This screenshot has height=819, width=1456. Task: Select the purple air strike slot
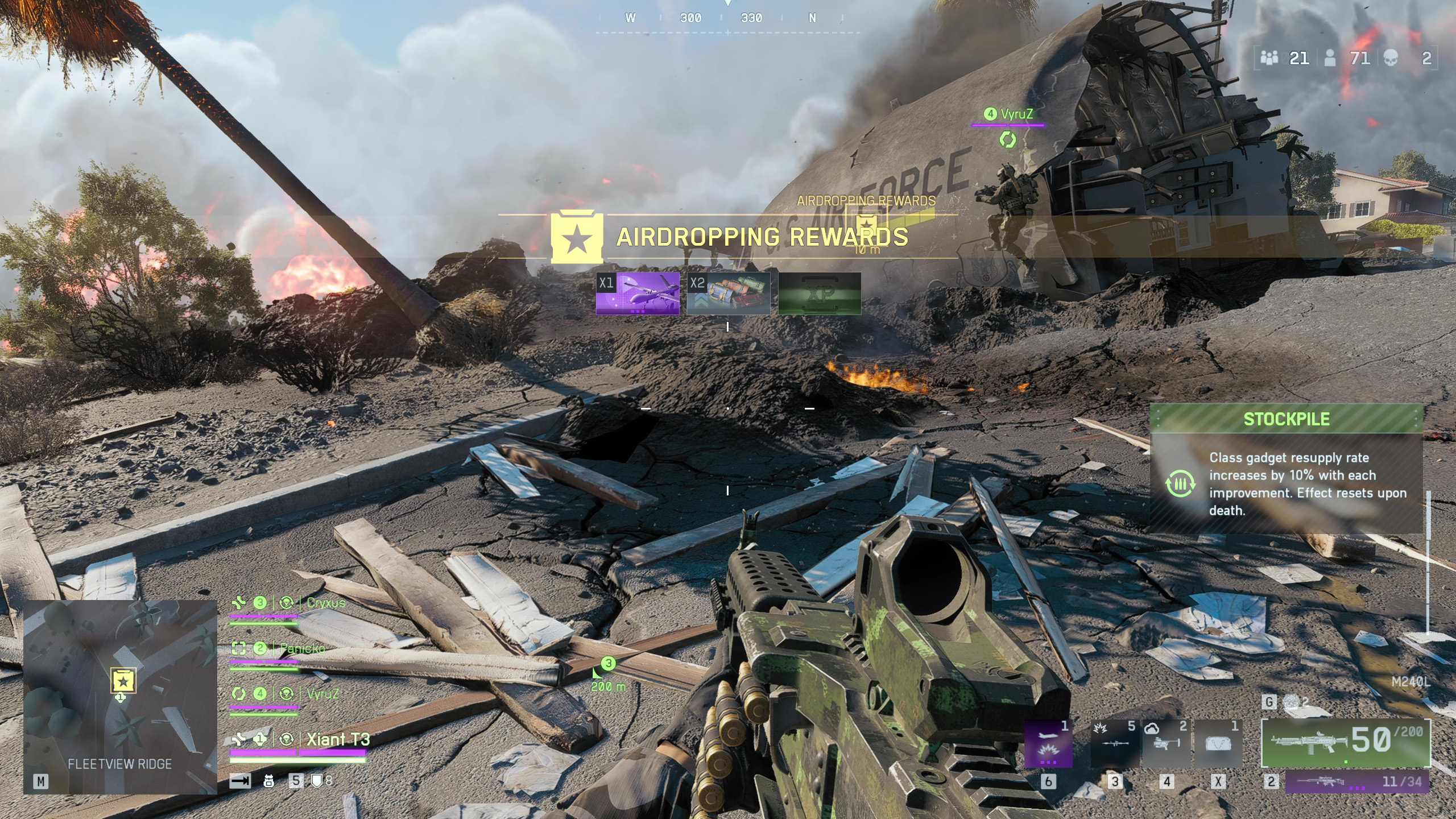coord(1048,744)
